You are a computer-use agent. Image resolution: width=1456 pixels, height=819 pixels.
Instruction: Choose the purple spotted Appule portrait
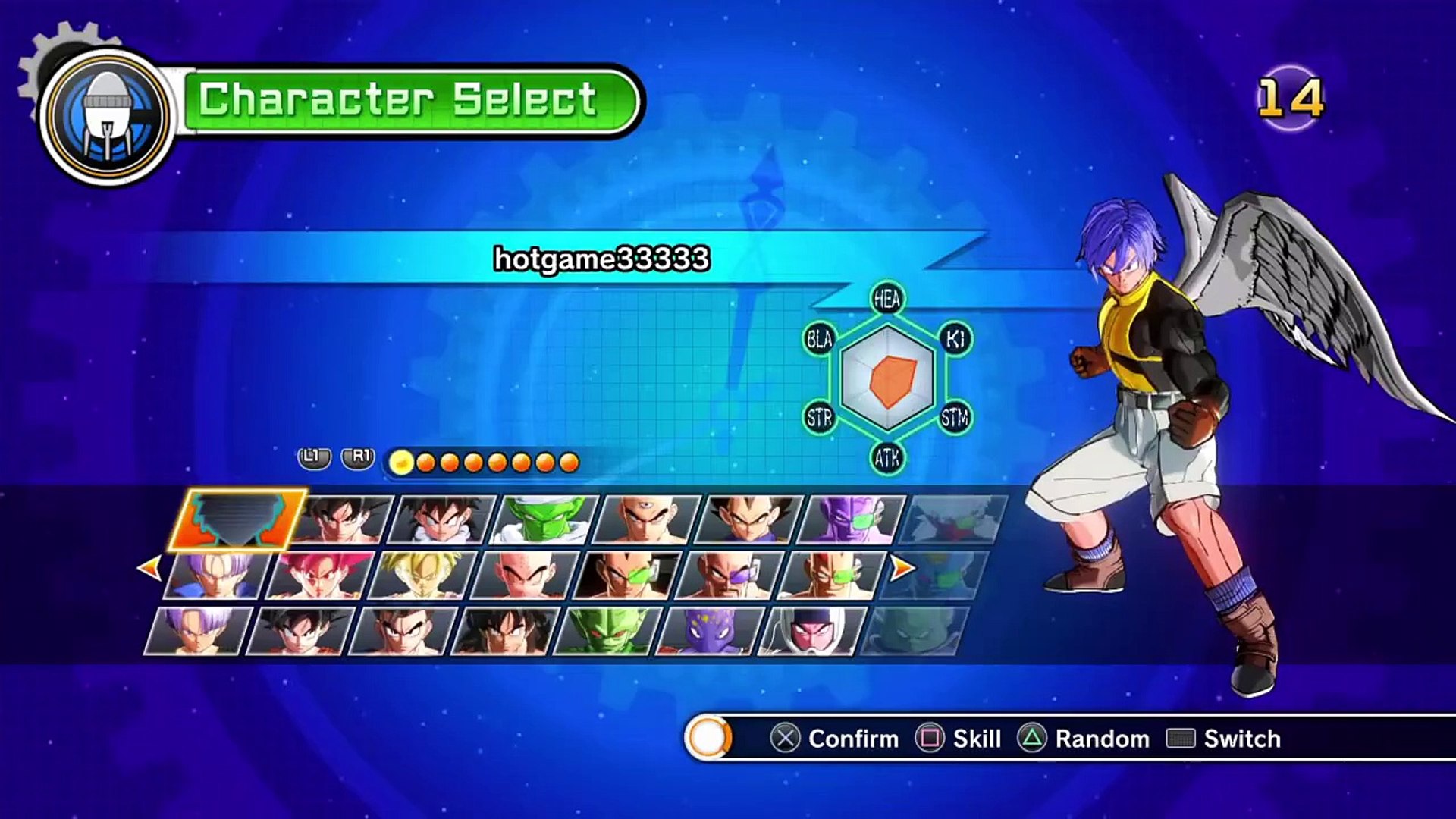tap(708, 631)
